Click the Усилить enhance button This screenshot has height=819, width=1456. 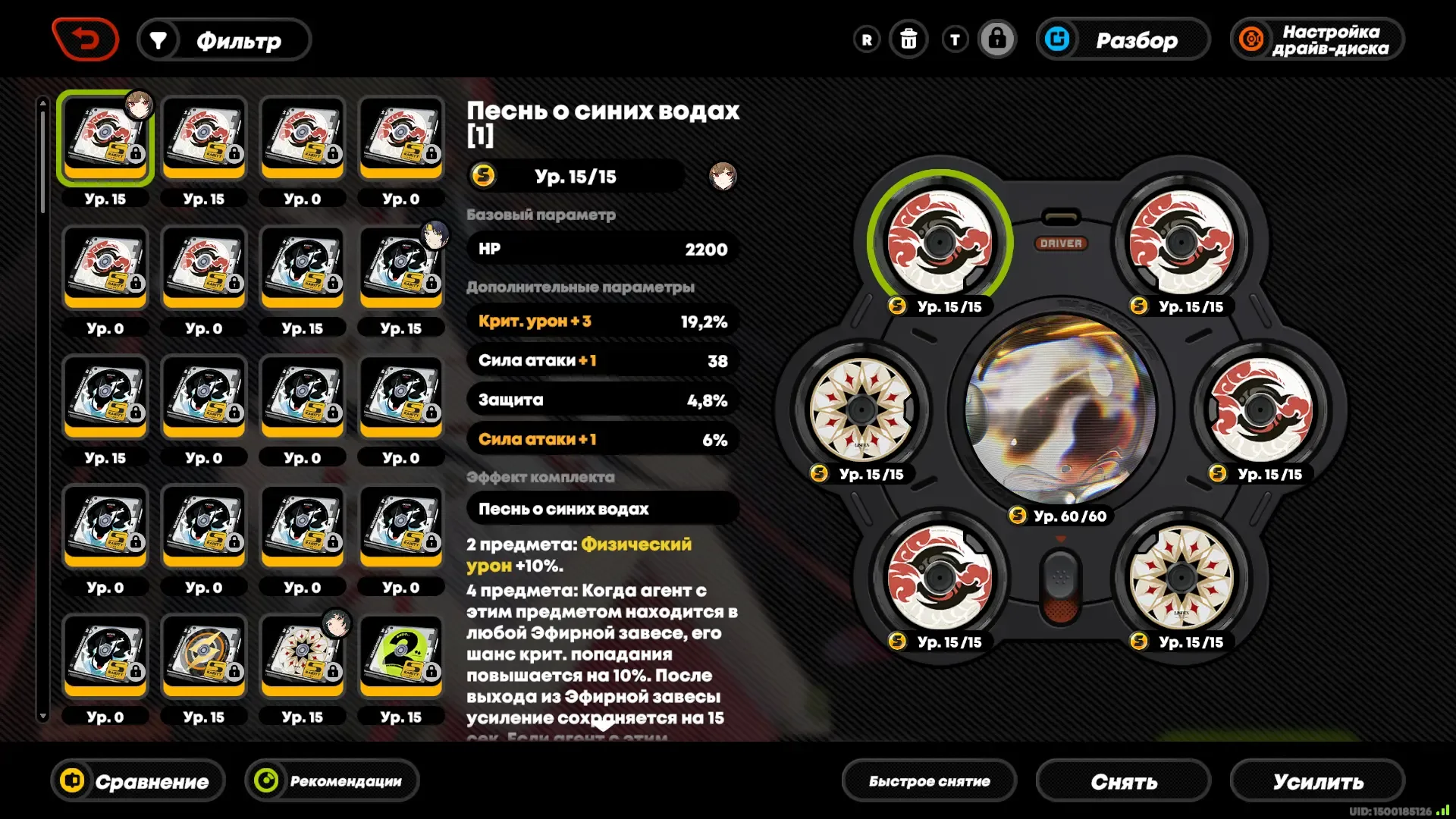click(x=1317, y=781)
